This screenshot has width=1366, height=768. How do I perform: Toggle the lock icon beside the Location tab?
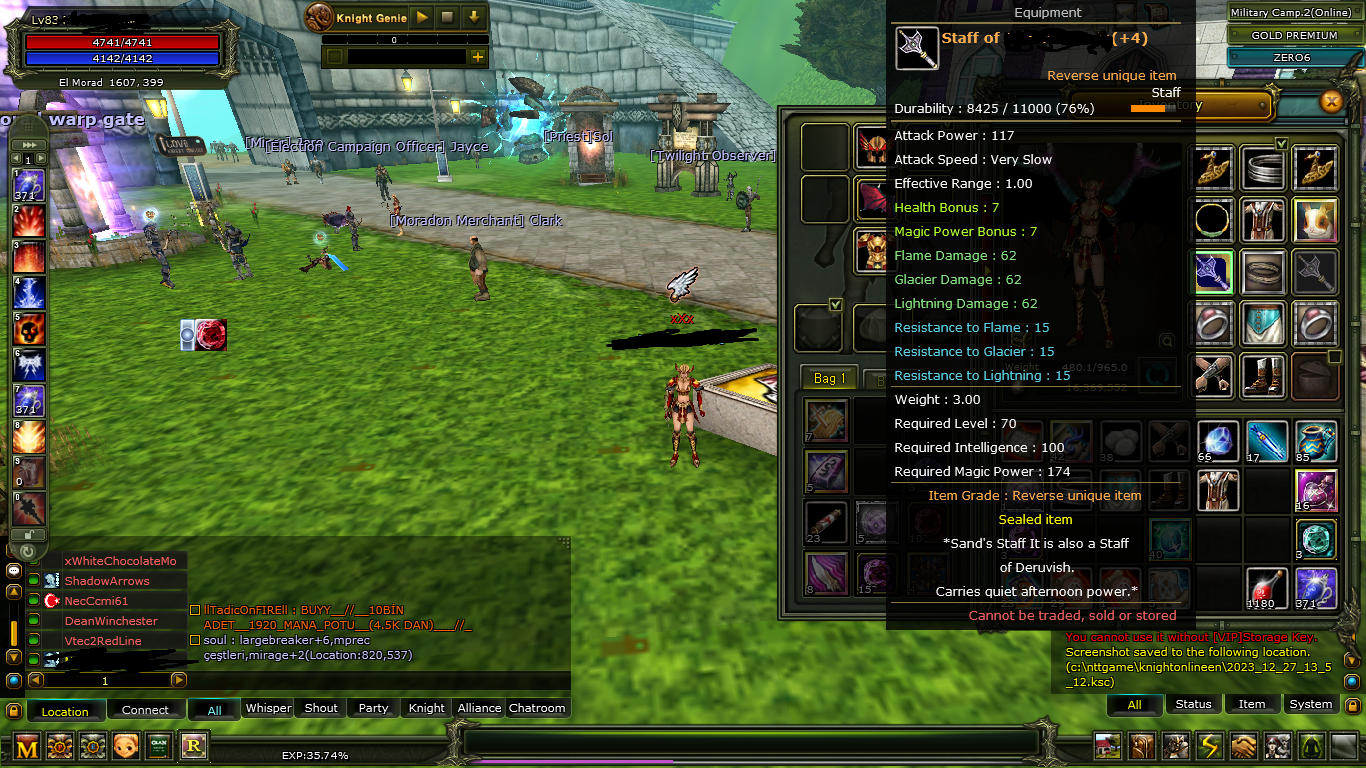(14, 710)
